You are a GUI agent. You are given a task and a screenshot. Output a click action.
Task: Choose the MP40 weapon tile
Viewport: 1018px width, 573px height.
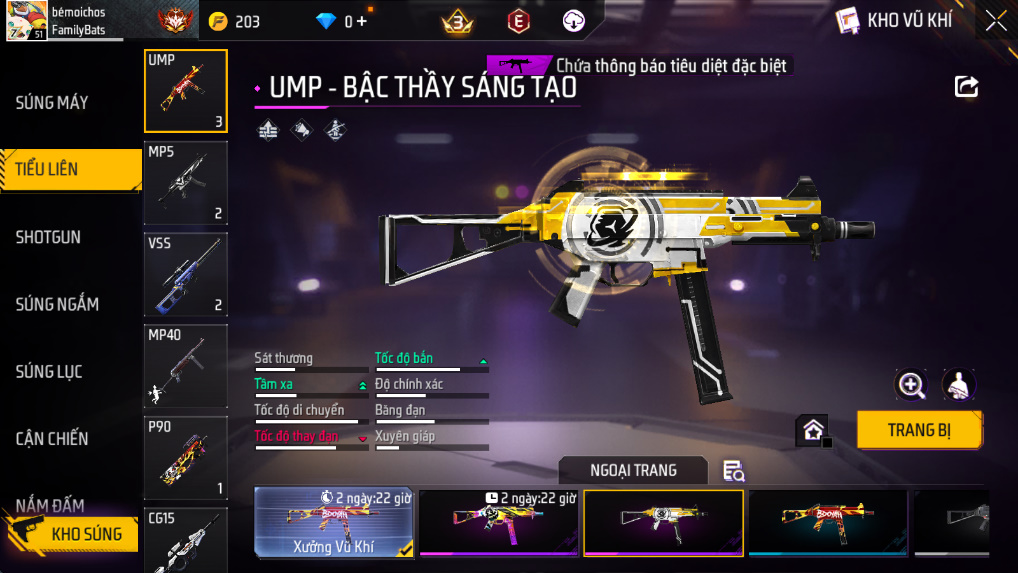pos(186,366)
